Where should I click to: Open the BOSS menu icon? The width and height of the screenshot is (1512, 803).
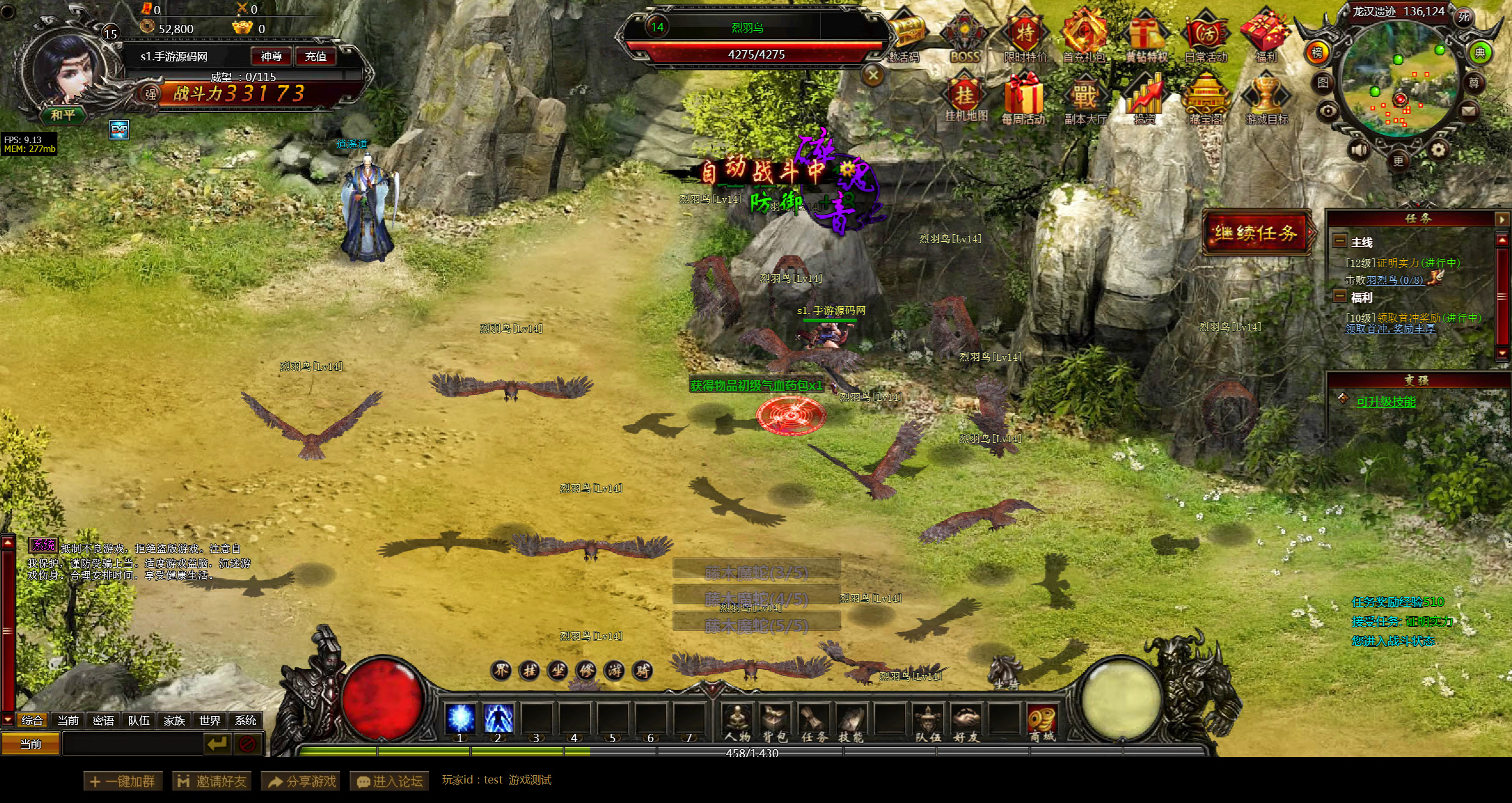click(965, 37)
